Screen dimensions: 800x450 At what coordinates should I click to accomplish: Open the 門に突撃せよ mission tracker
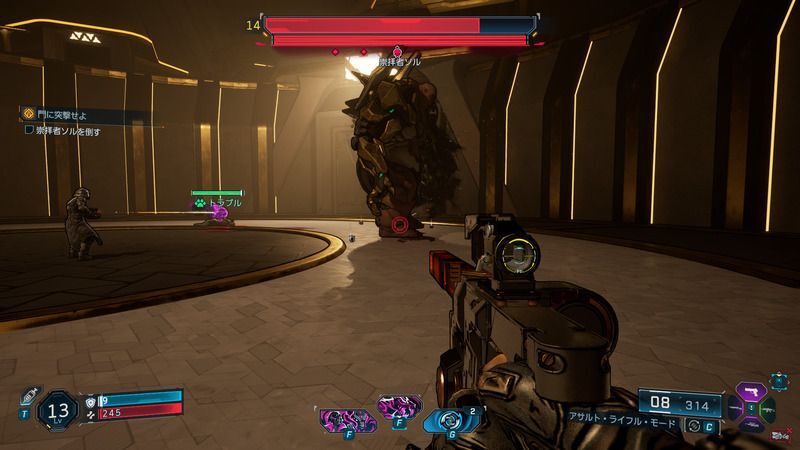click(x=31, y=115)
